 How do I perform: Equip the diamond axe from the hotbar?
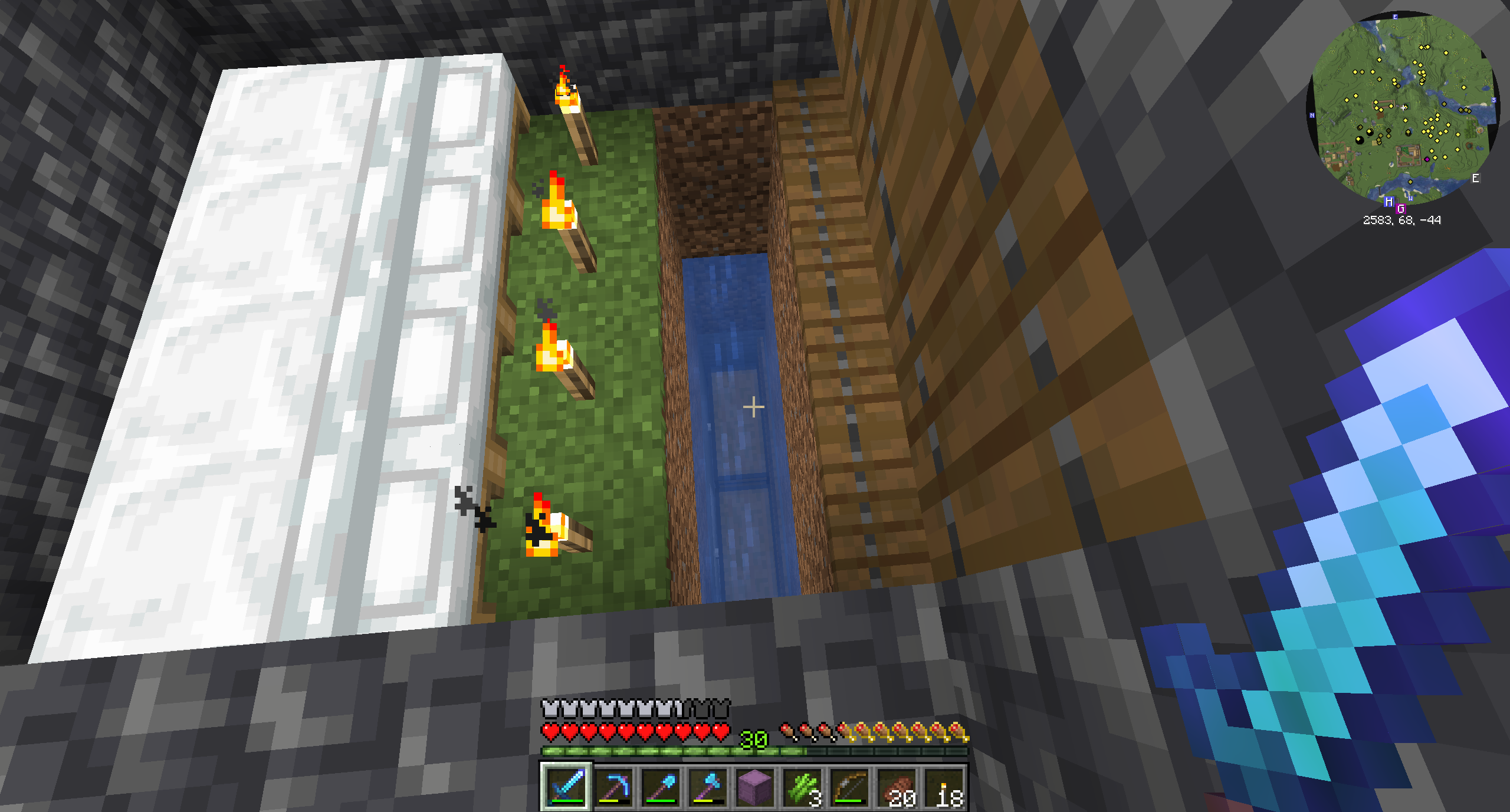(x=708, y=787)
